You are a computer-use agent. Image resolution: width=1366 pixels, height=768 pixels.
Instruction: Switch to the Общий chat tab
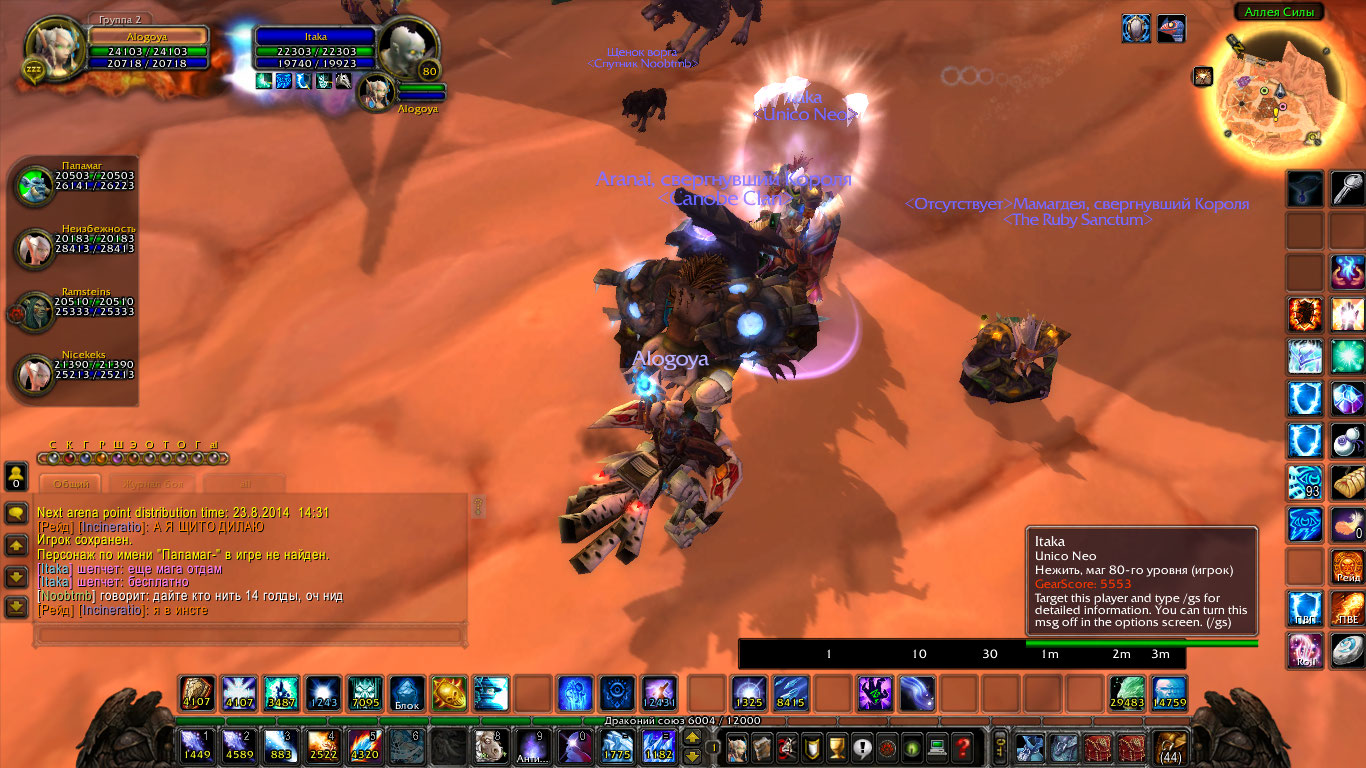[x=72, y=483]
